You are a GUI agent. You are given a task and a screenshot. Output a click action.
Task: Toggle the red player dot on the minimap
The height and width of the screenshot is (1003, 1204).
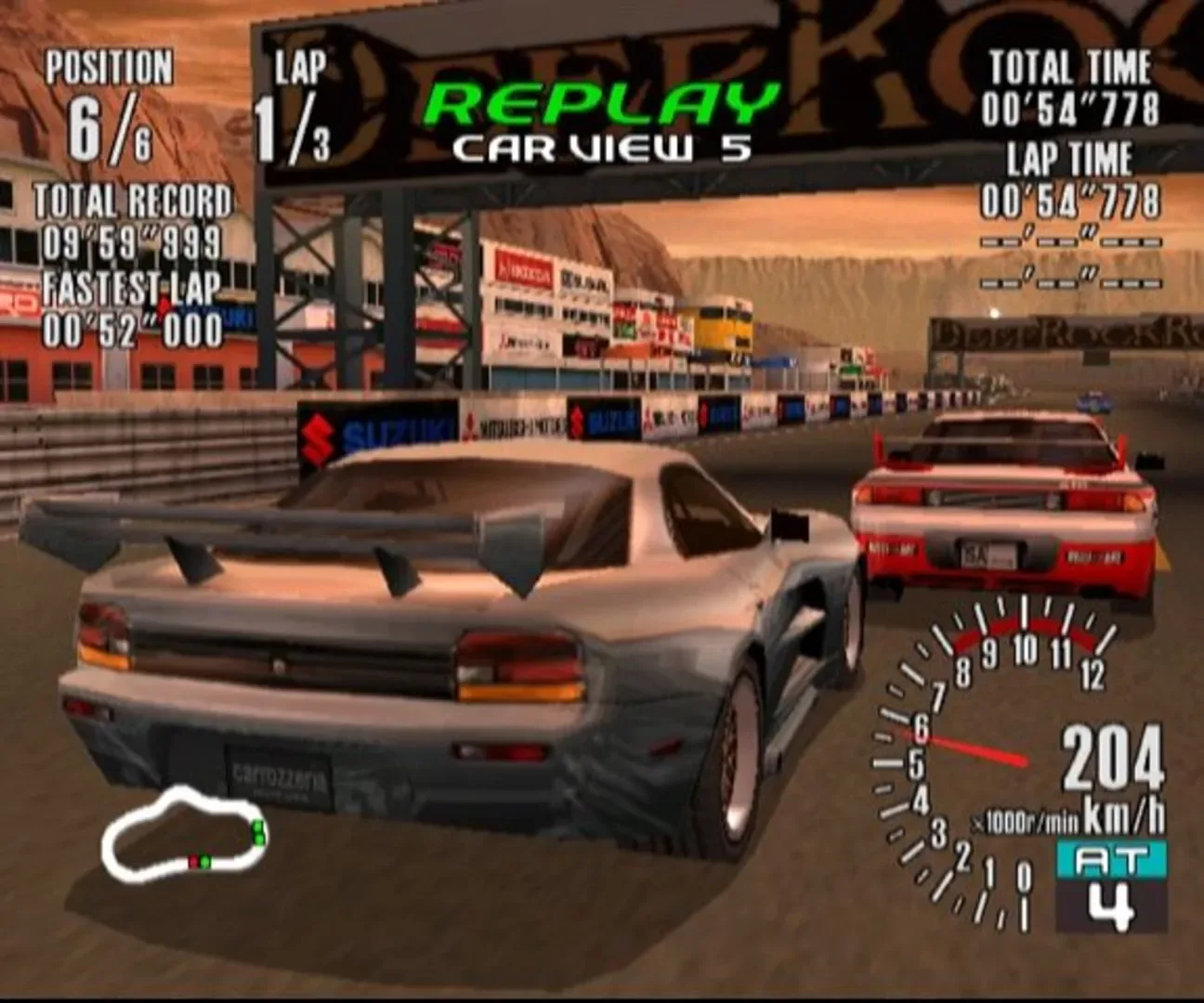191,864
